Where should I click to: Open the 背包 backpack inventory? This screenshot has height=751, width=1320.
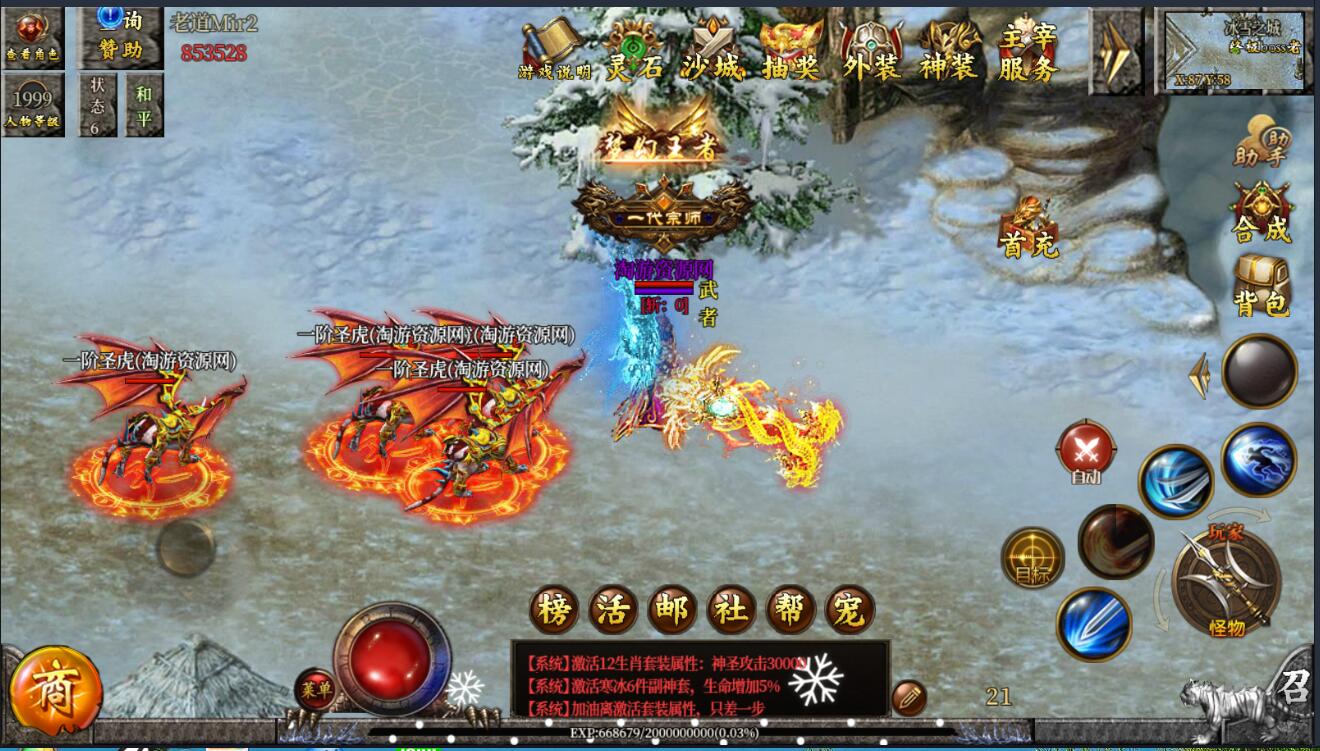pos(1262,286)
